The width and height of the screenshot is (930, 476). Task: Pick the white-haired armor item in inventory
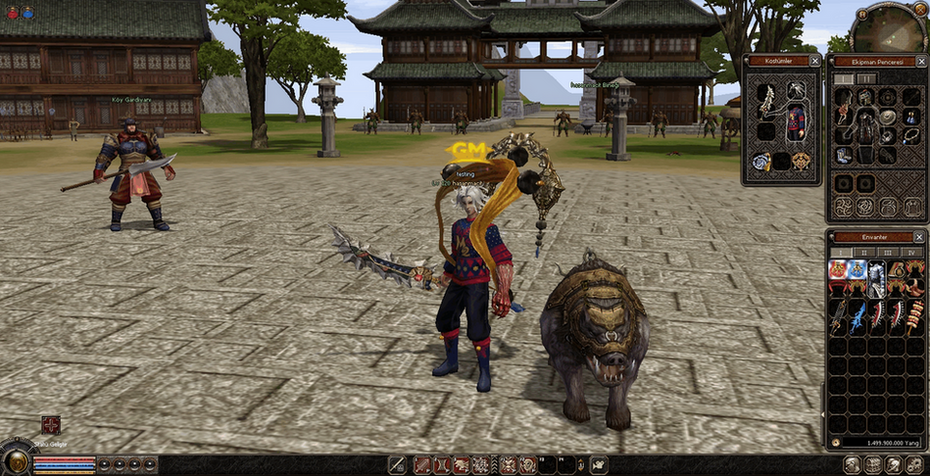876,279
